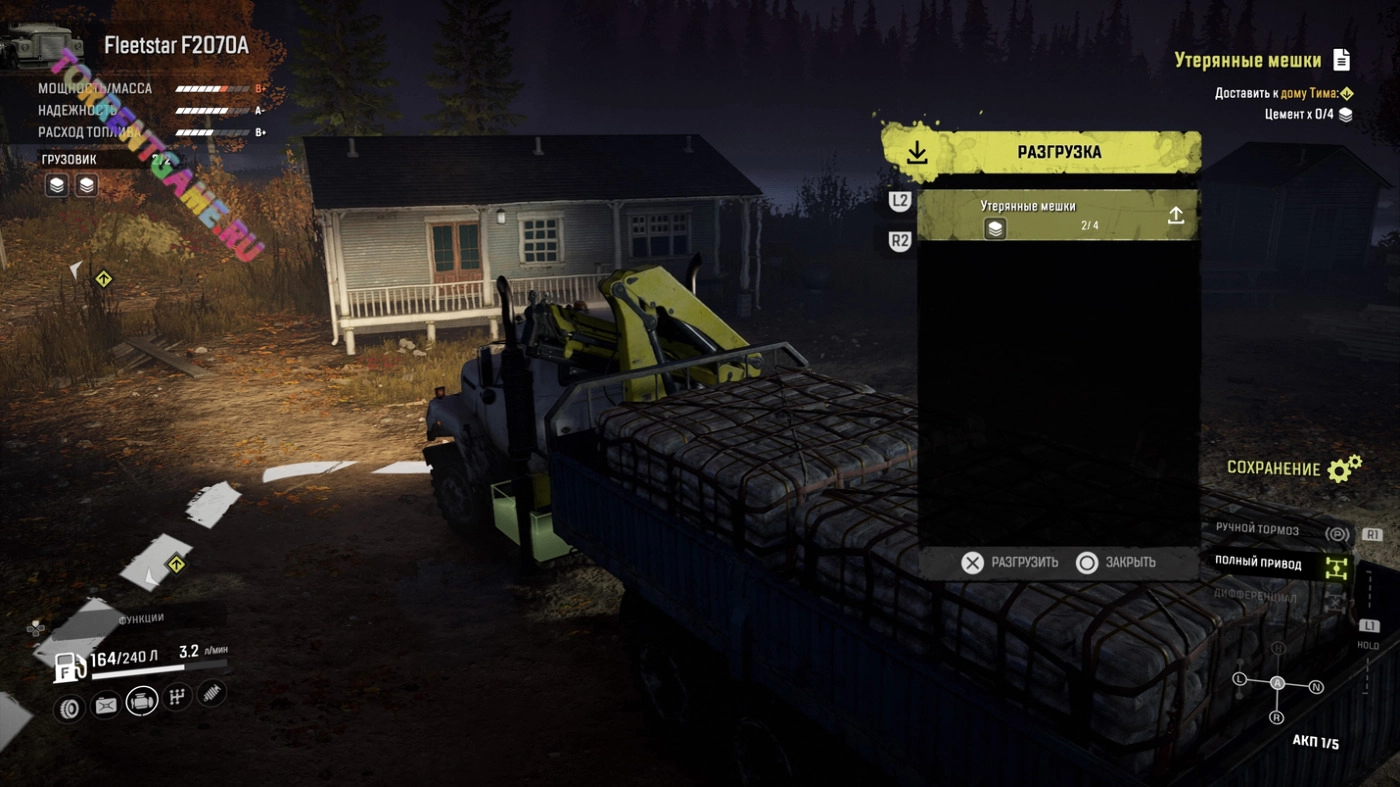Screen dimensions: 1400x787
Task: Click the gearbox shifter diagram
Action: pyautogui.click(x=1277, y=683)
